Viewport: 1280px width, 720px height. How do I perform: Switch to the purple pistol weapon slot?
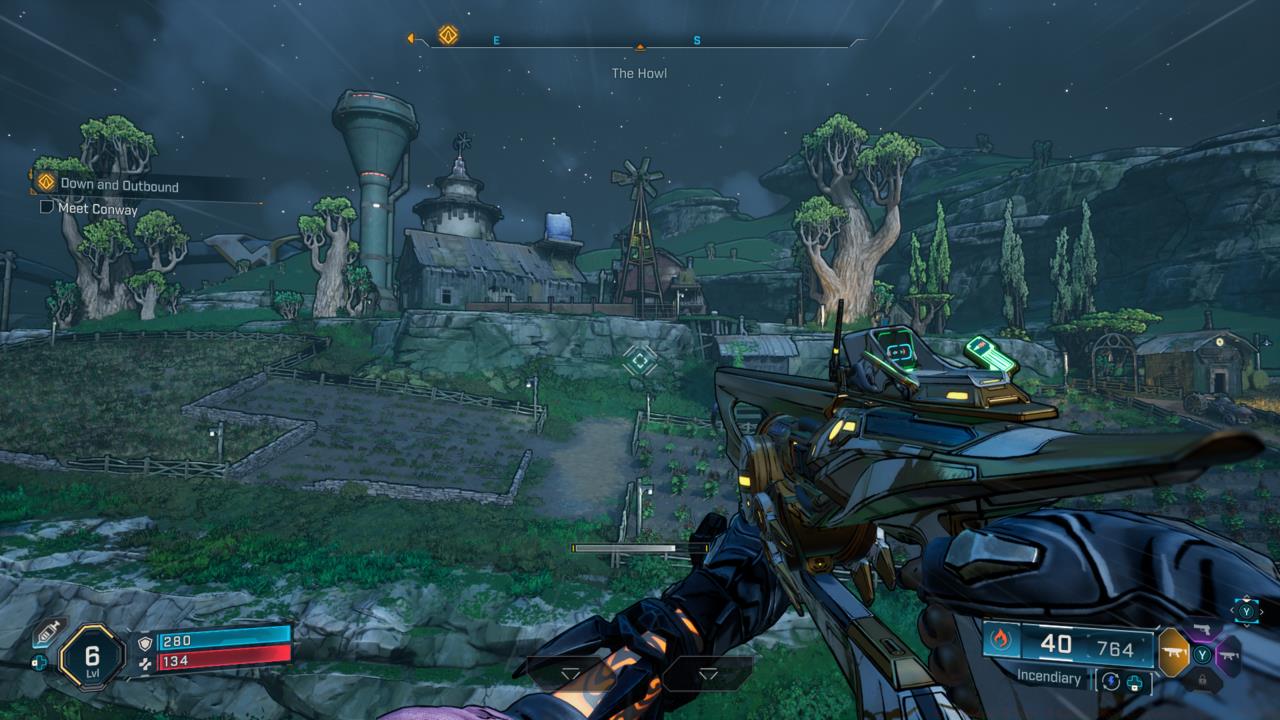coord(1203,630)
